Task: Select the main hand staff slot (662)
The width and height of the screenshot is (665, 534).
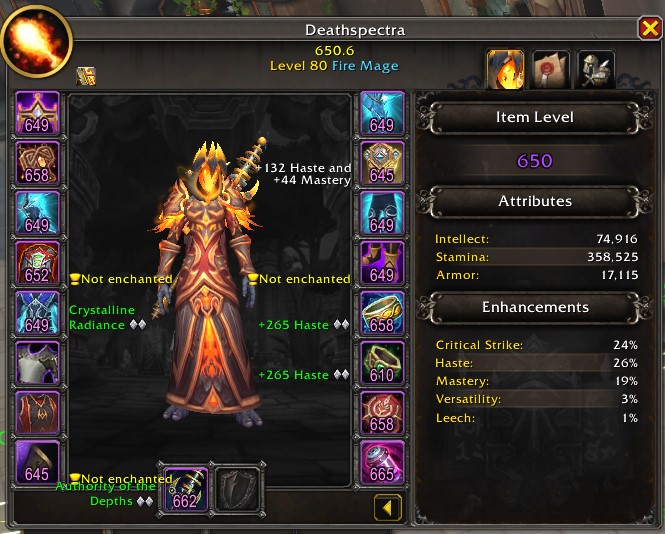Action: (x=185, y=490)
